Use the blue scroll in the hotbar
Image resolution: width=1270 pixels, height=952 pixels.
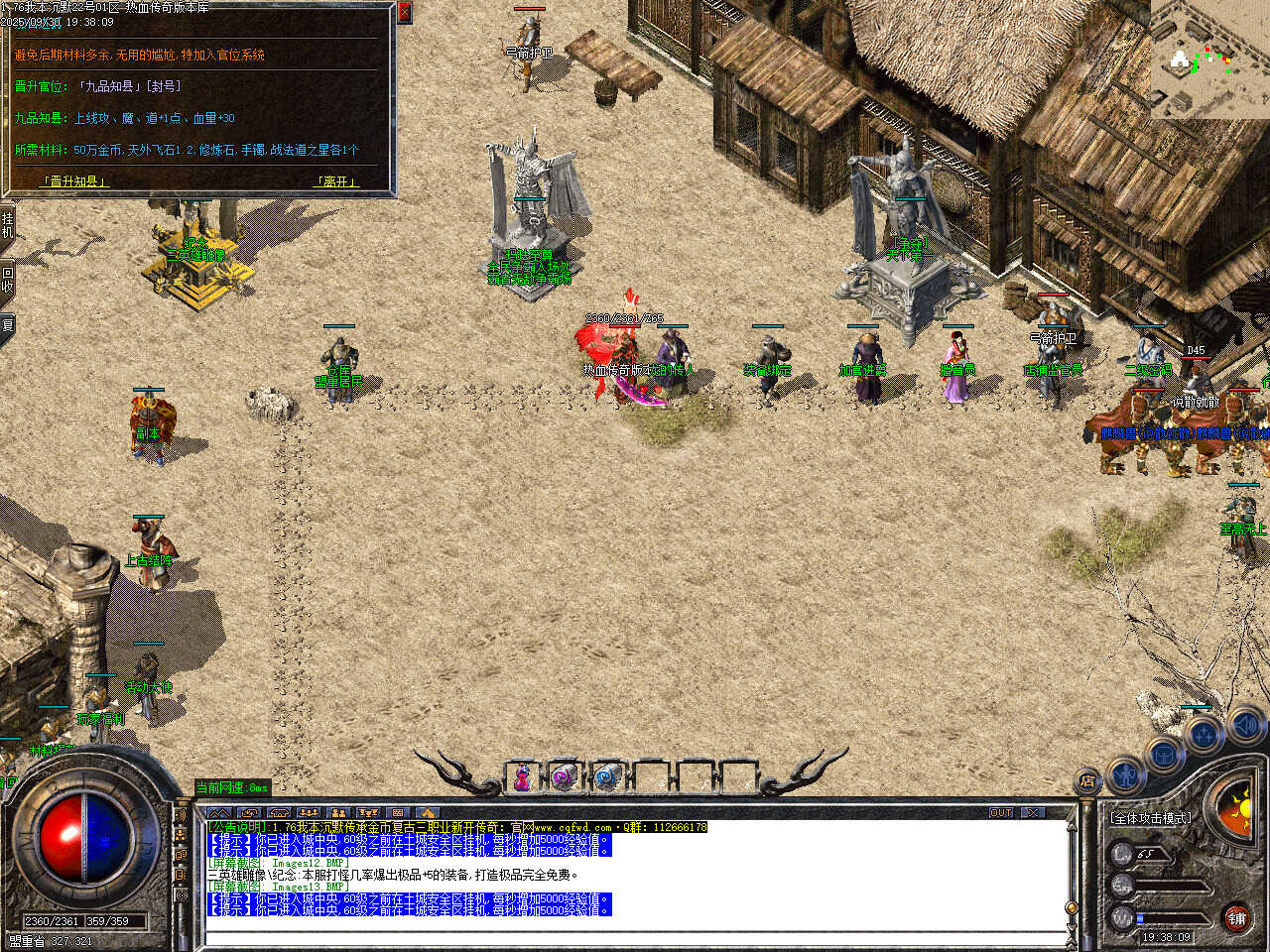pyautogui.click(x=608, y=778)
